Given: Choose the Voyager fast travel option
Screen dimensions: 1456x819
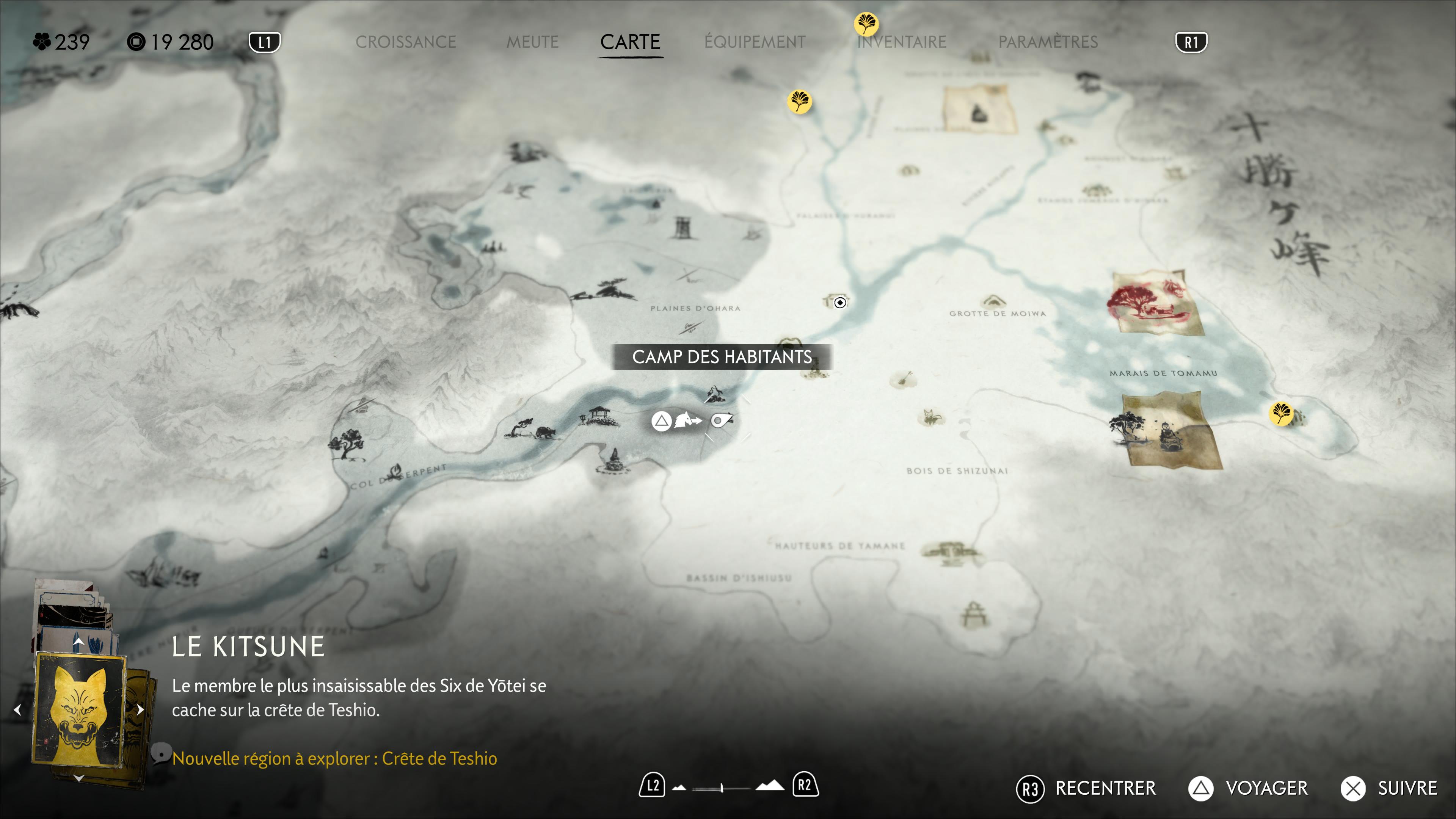Looking at the screenshot, I should pyautogui.click(x=1248, y=789).
